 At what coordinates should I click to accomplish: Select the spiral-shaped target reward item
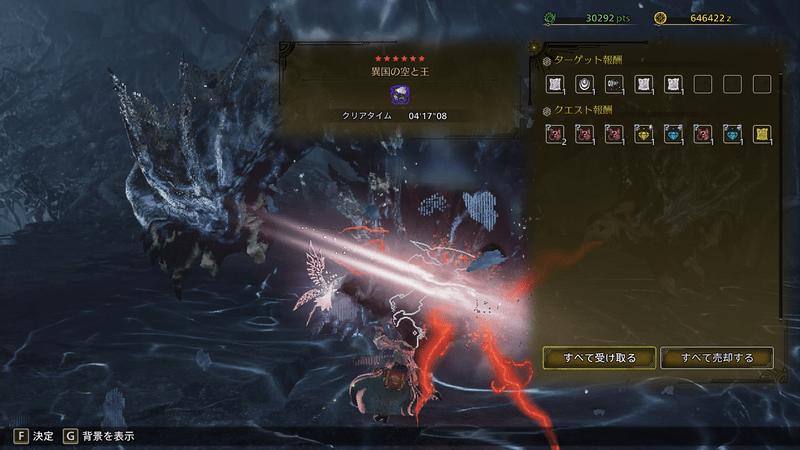[584, 85]
